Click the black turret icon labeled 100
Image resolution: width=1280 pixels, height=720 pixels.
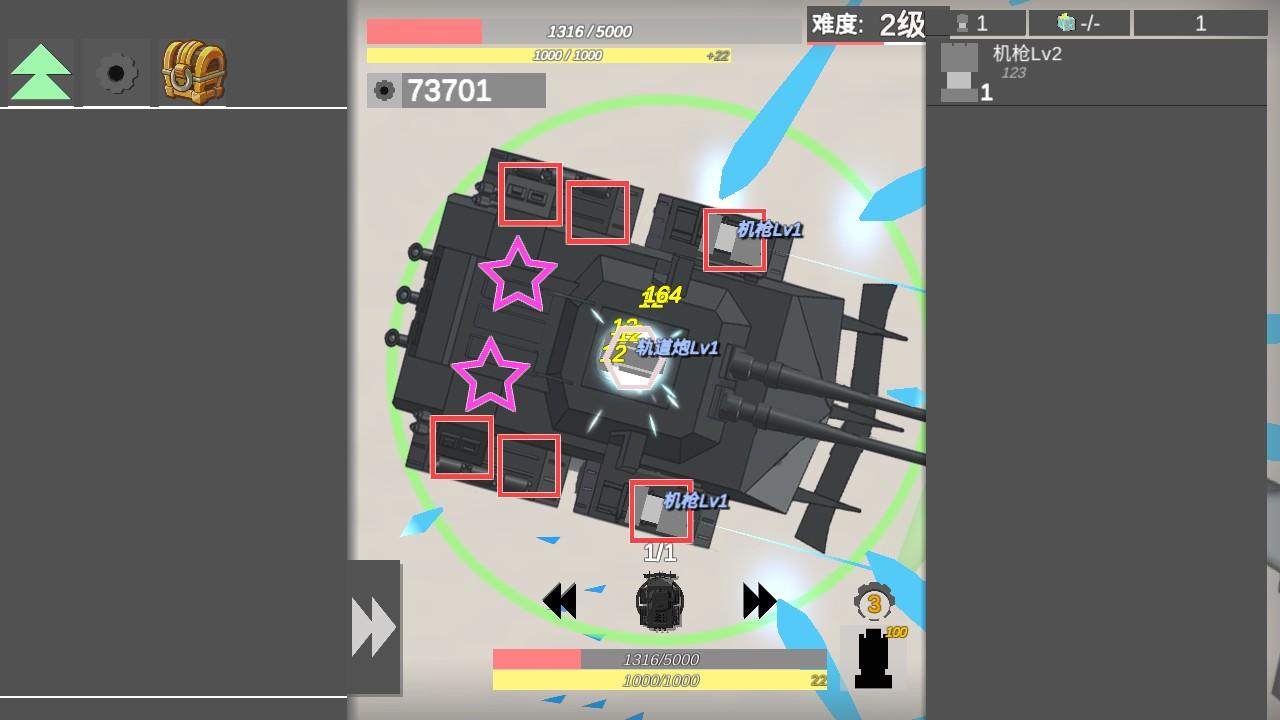pos(874,658)
